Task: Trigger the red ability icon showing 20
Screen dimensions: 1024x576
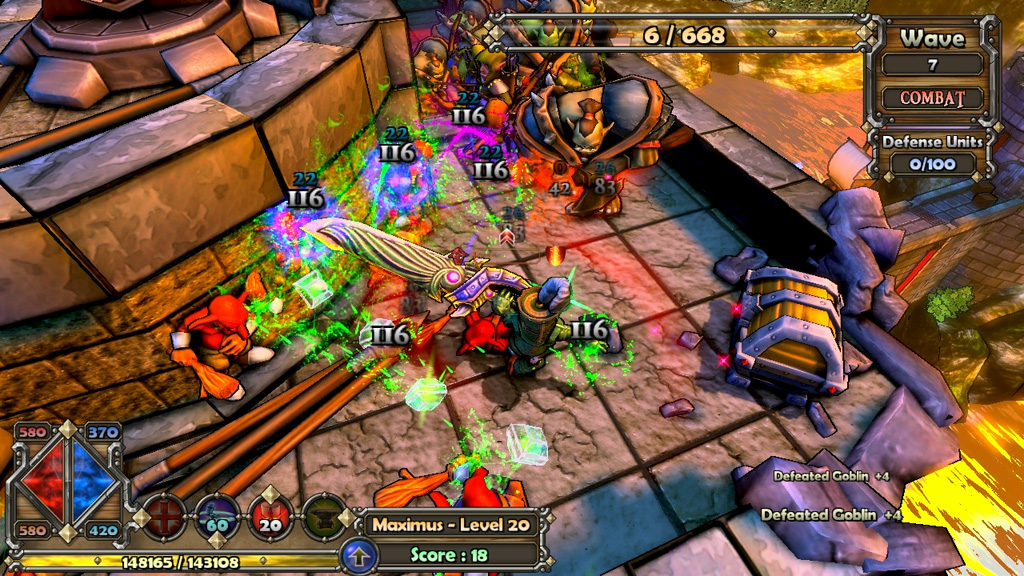Action: (270, 517)
